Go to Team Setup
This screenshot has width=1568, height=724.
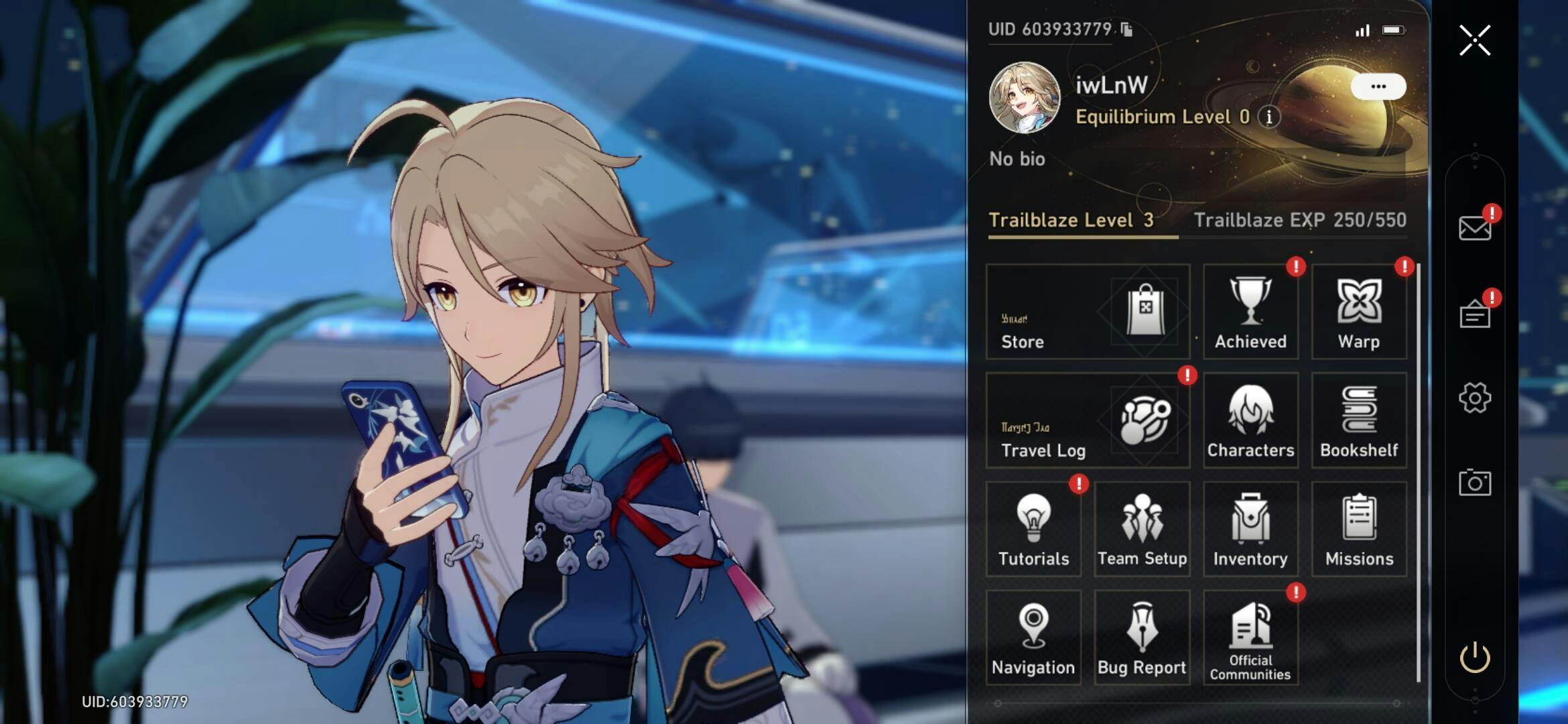[1142, 529]
